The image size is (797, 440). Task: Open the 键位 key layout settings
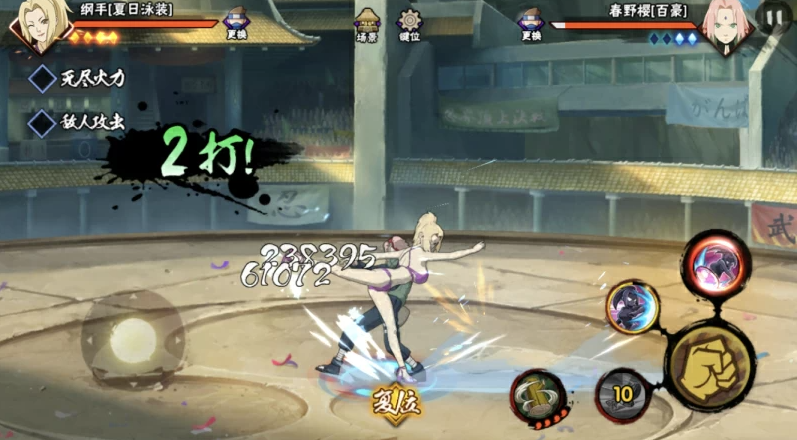point(409,24)
